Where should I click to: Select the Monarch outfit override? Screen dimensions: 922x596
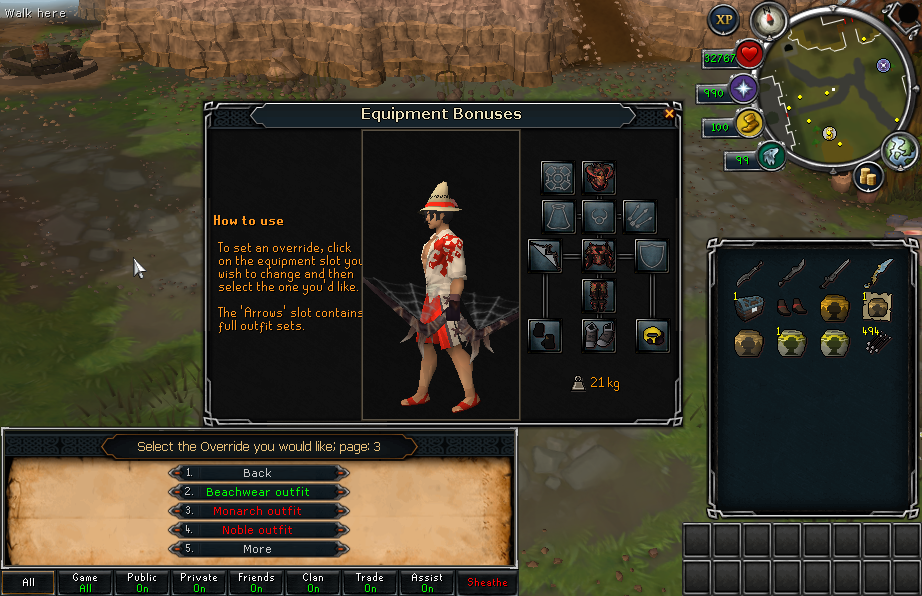[x=257, y=511]
